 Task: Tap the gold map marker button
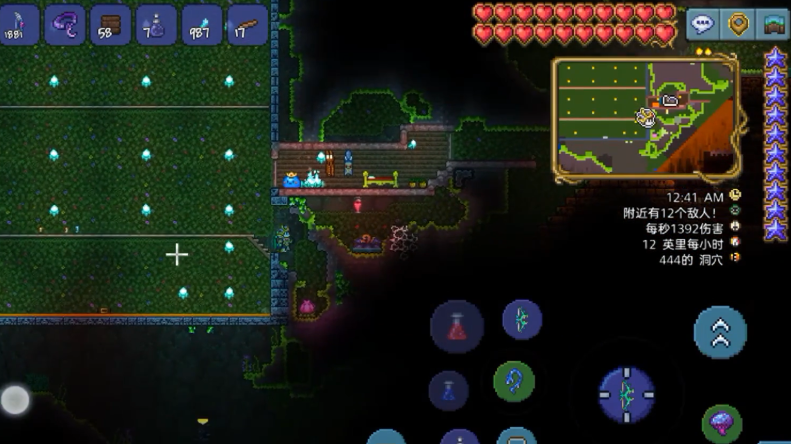738,24
